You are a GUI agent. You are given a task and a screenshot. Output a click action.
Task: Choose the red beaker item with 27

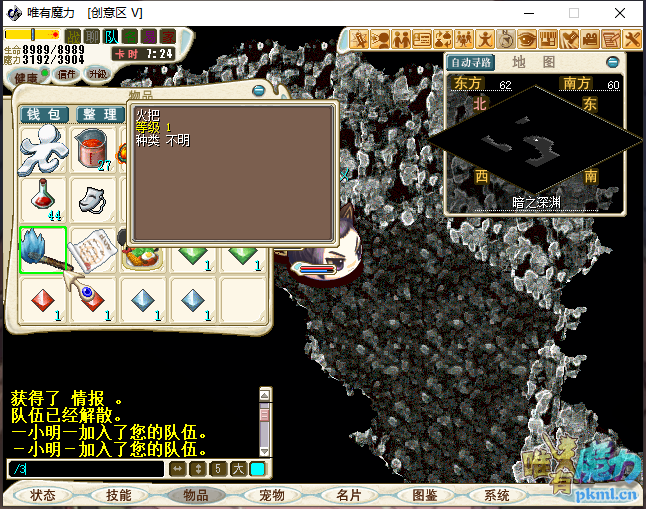point(95,150)
